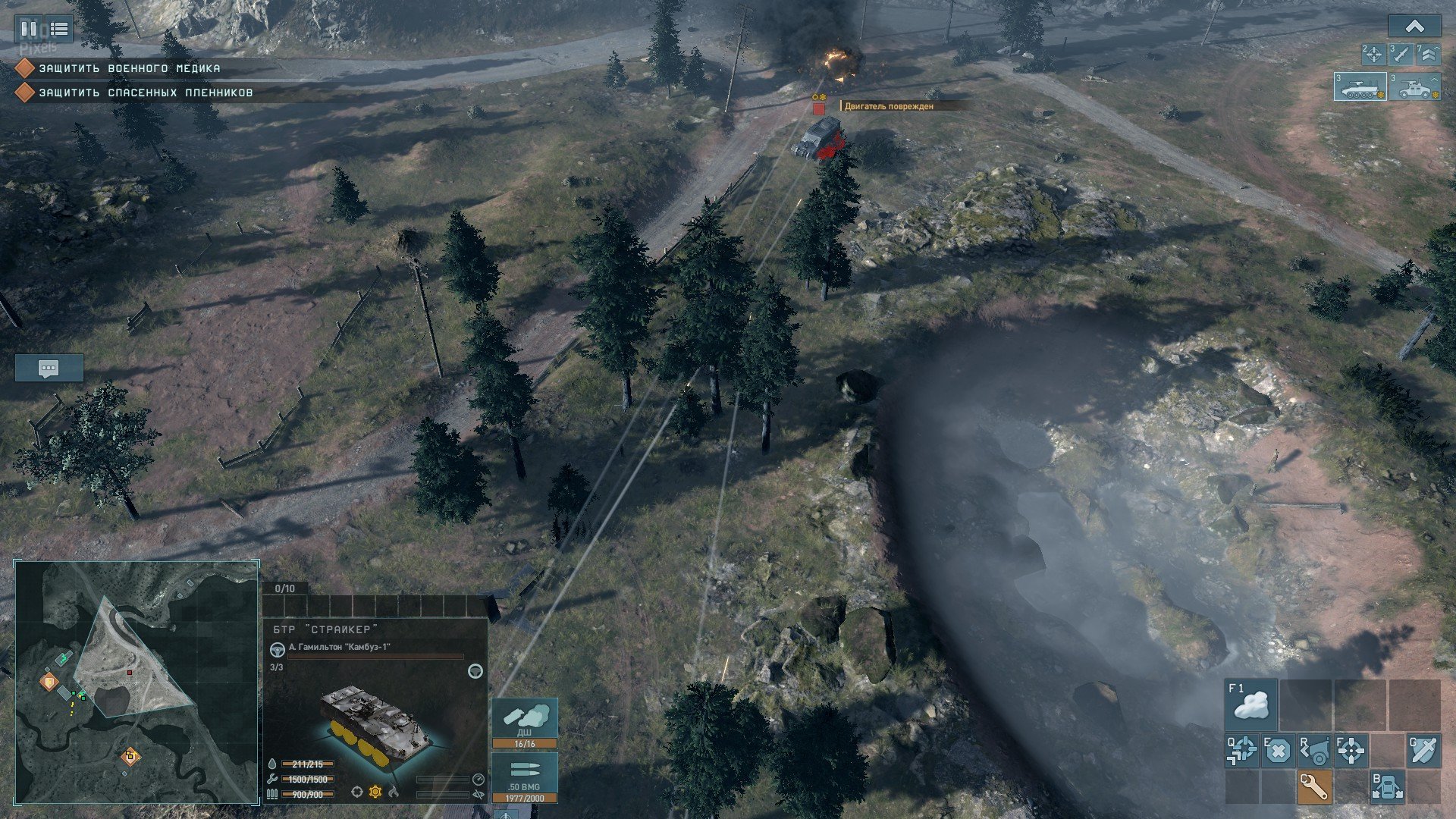Select the Humvee vehicle group
This screenshot has width=1456, height=819.
click(x=1415, y=87)
